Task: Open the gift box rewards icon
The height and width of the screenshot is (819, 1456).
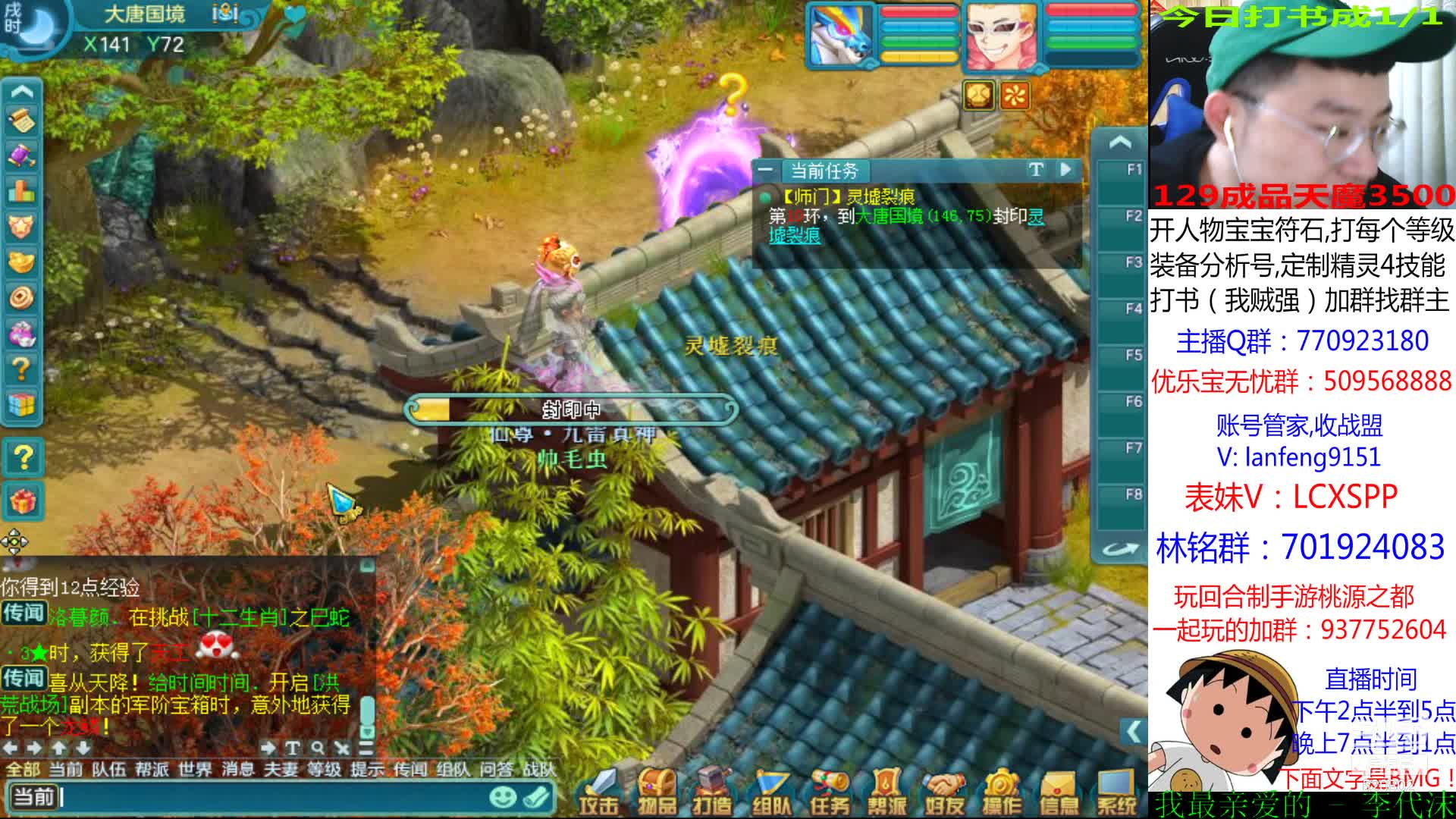Action: click(x=23, y=501)
